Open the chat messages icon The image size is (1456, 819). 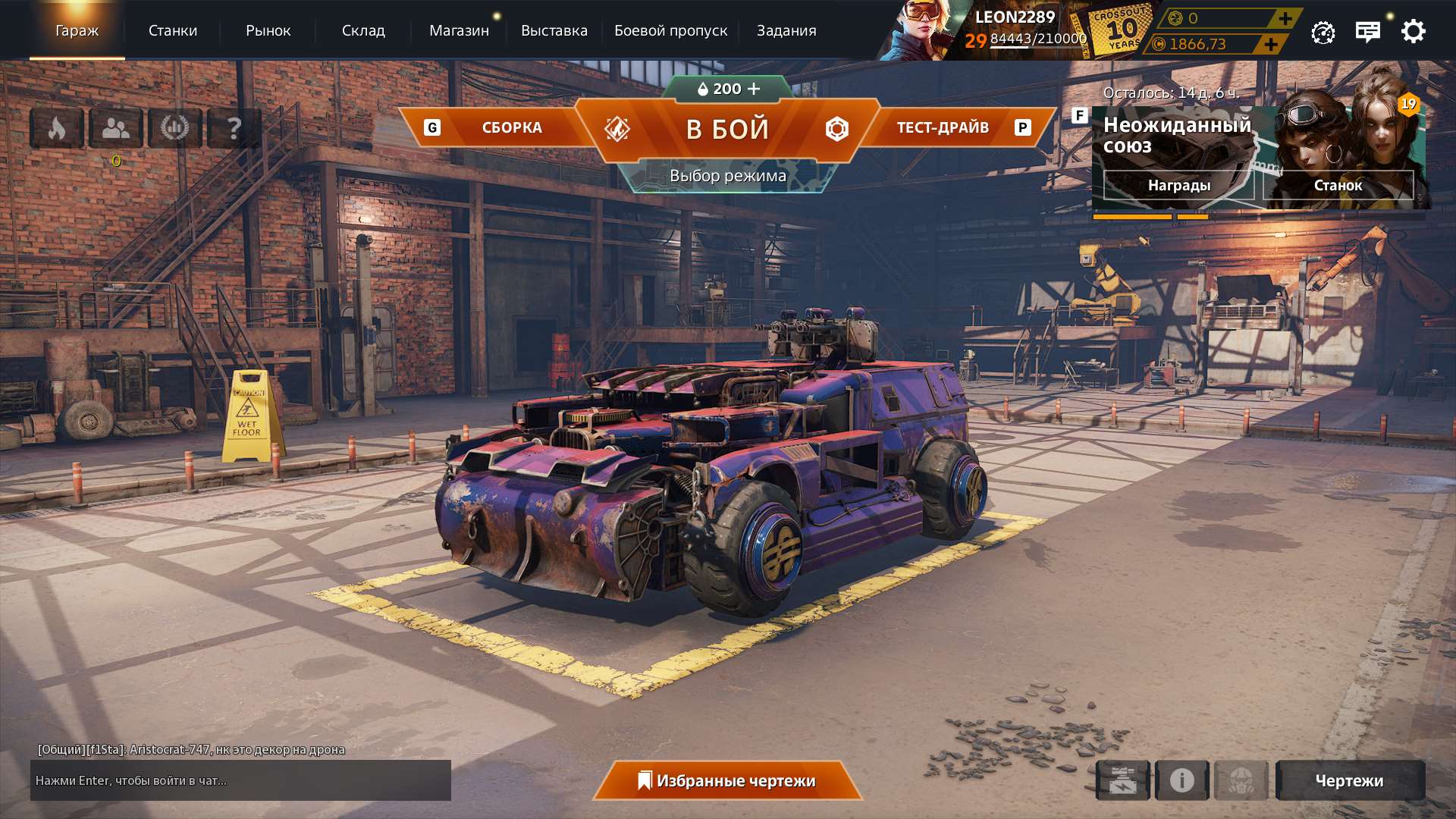click(1367, 31)
